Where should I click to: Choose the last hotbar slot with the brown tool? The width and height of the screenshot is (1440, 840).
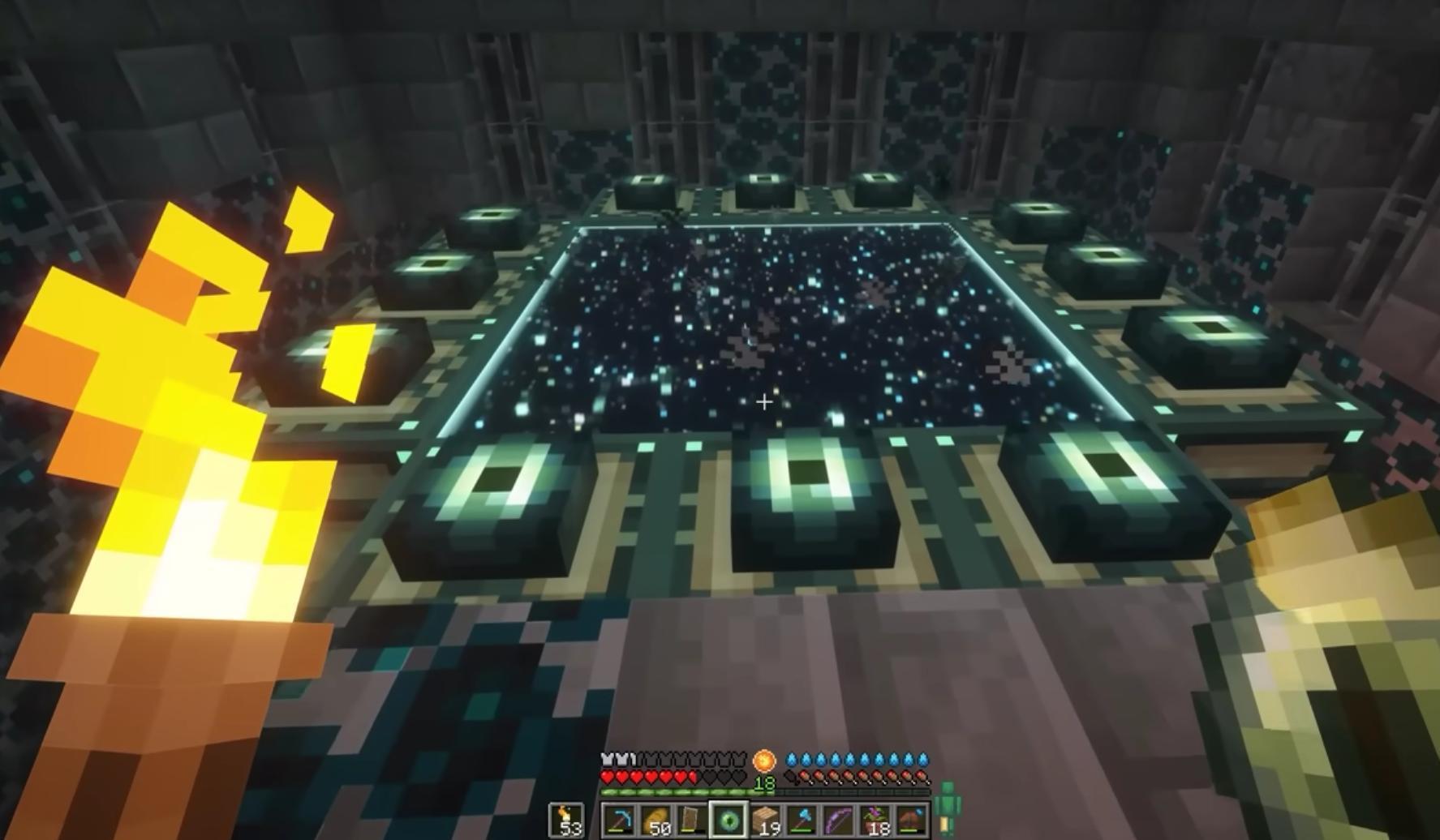pos(910,821)
